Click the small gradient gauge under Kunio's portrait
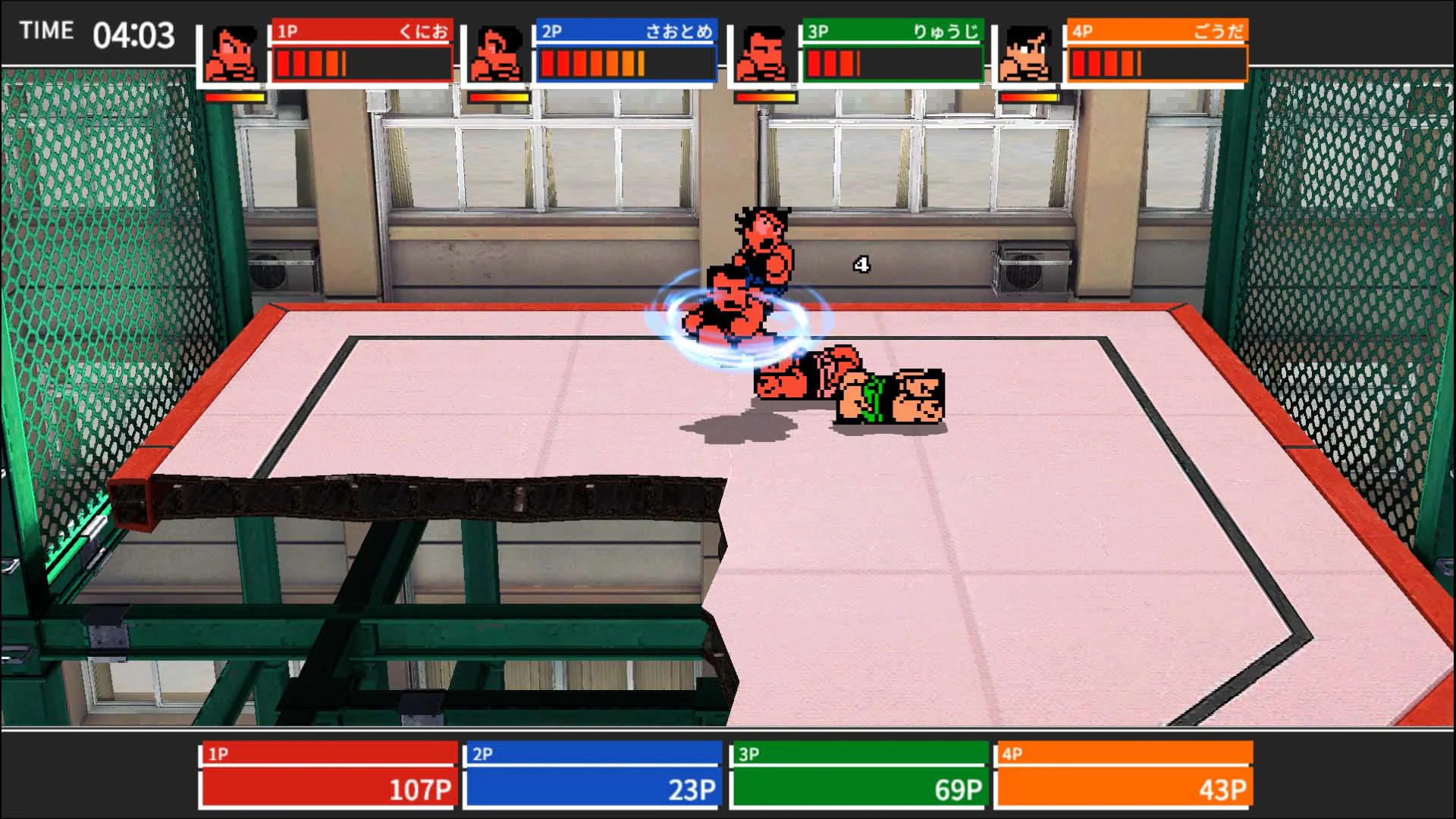This screenshot has width=1456, height=819. [x=235, y=98]
